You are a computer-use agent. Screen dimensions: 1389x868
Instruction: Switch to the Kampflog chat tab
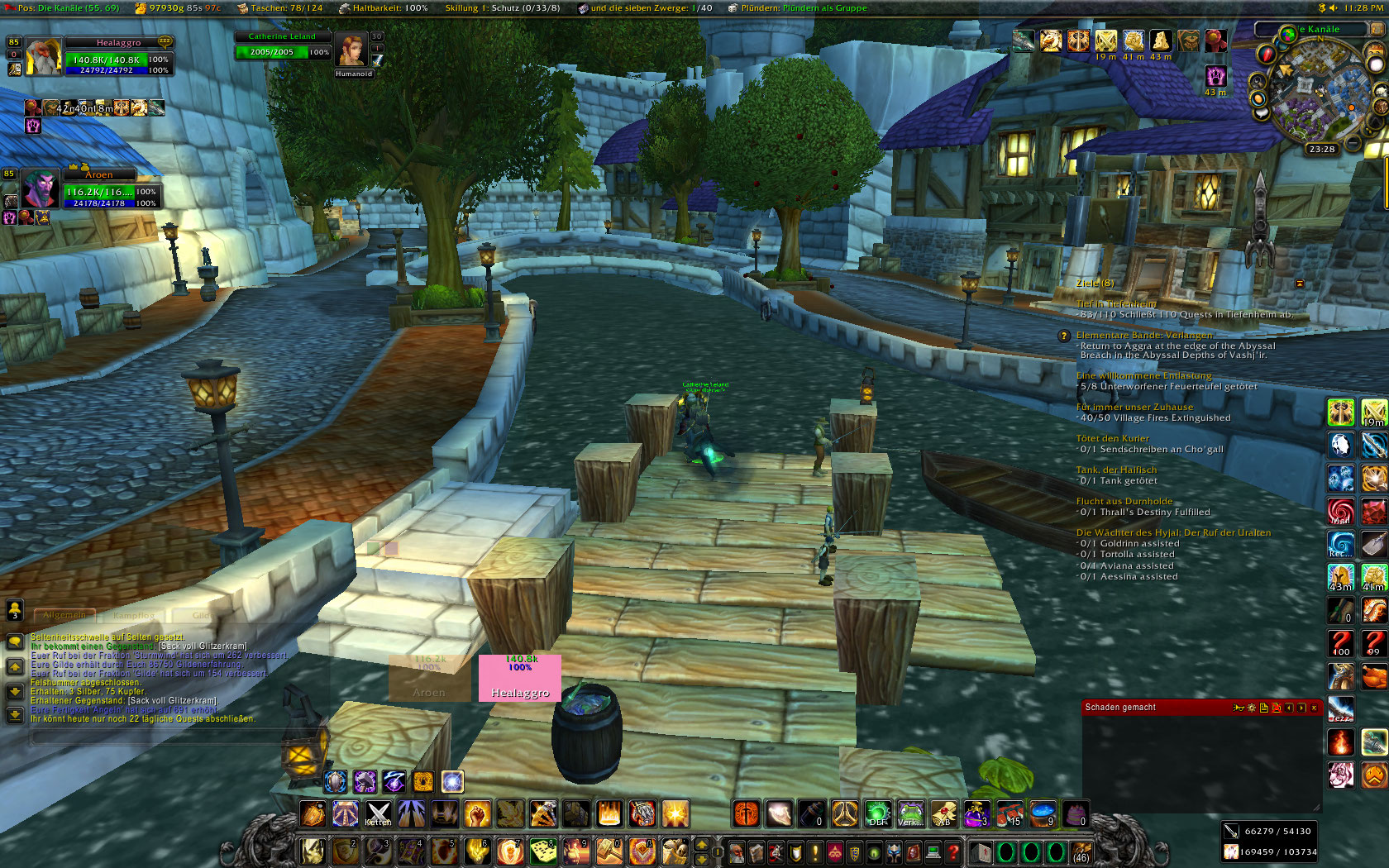tap(133, 616)
